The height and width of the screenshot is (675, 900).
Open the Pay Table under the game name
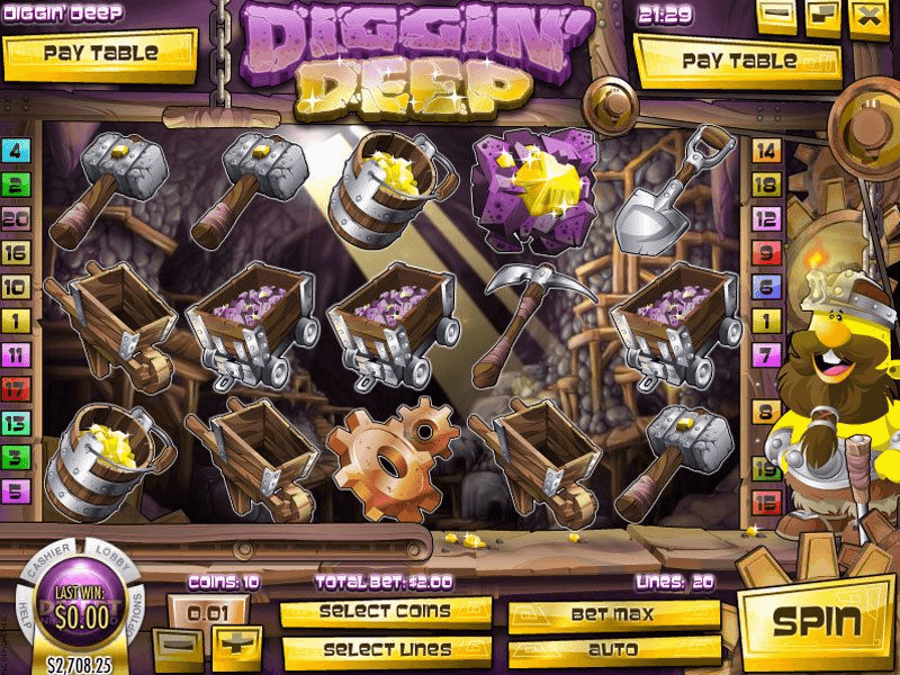(100, 54)
